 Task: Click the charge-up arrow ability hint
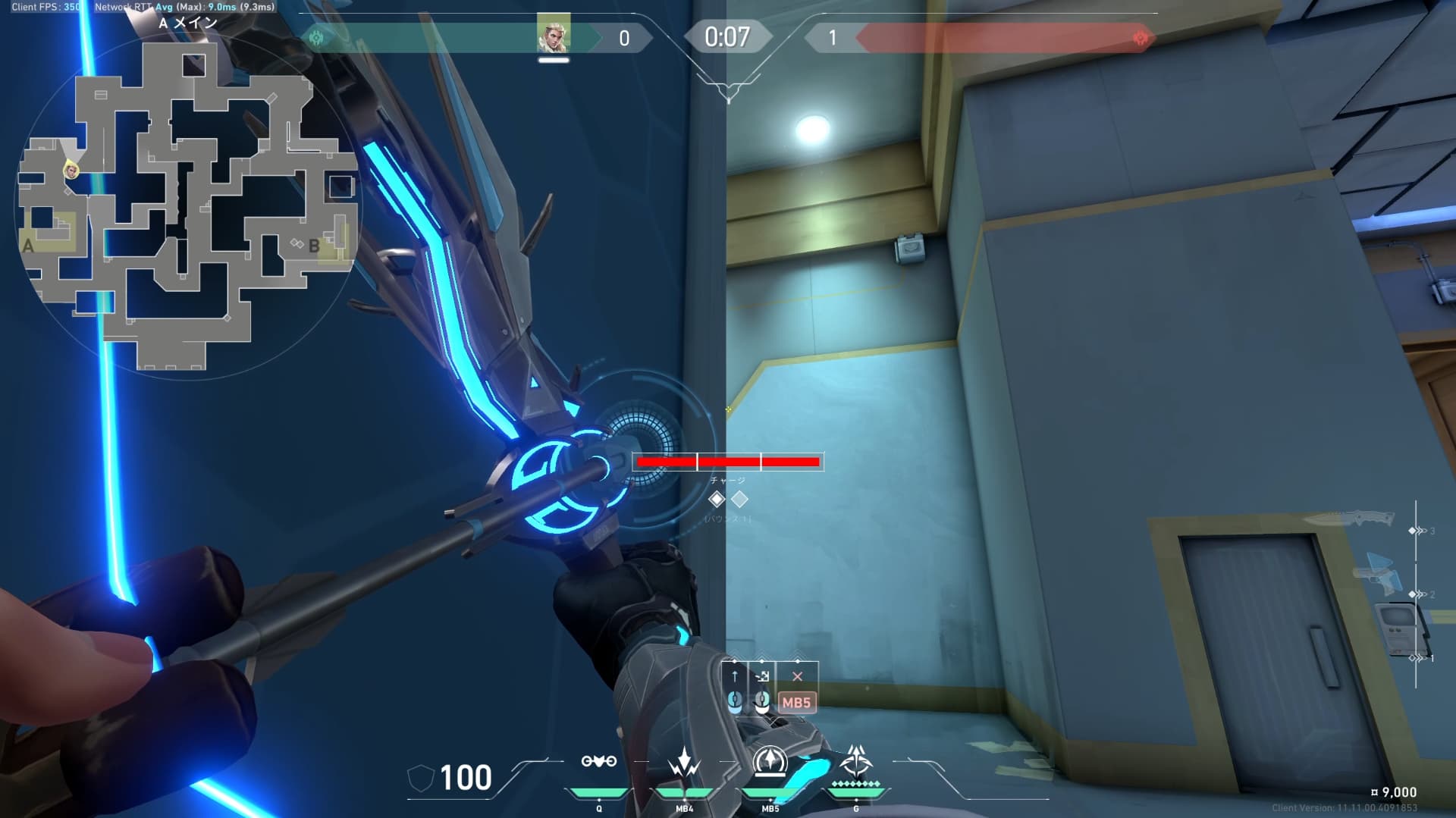[x=734, y=677]
